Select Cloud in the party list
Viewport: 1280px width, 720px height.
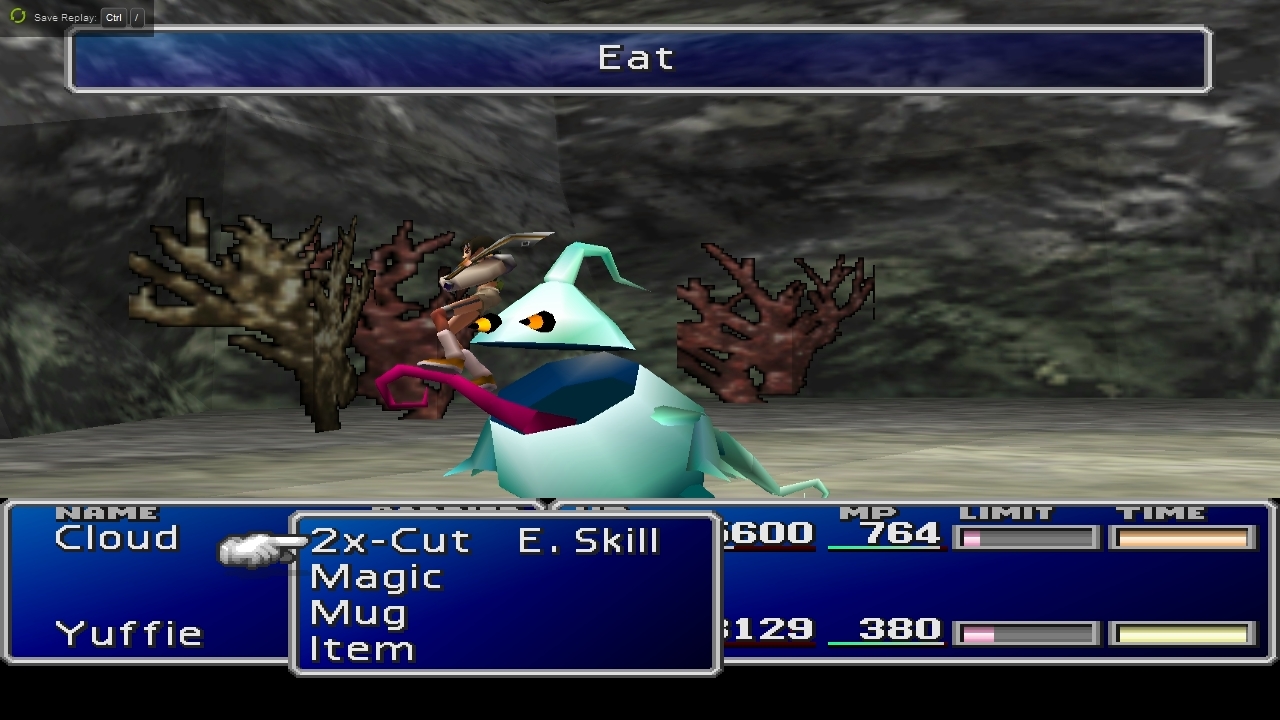pyautogui.click(x=116, y=538)
